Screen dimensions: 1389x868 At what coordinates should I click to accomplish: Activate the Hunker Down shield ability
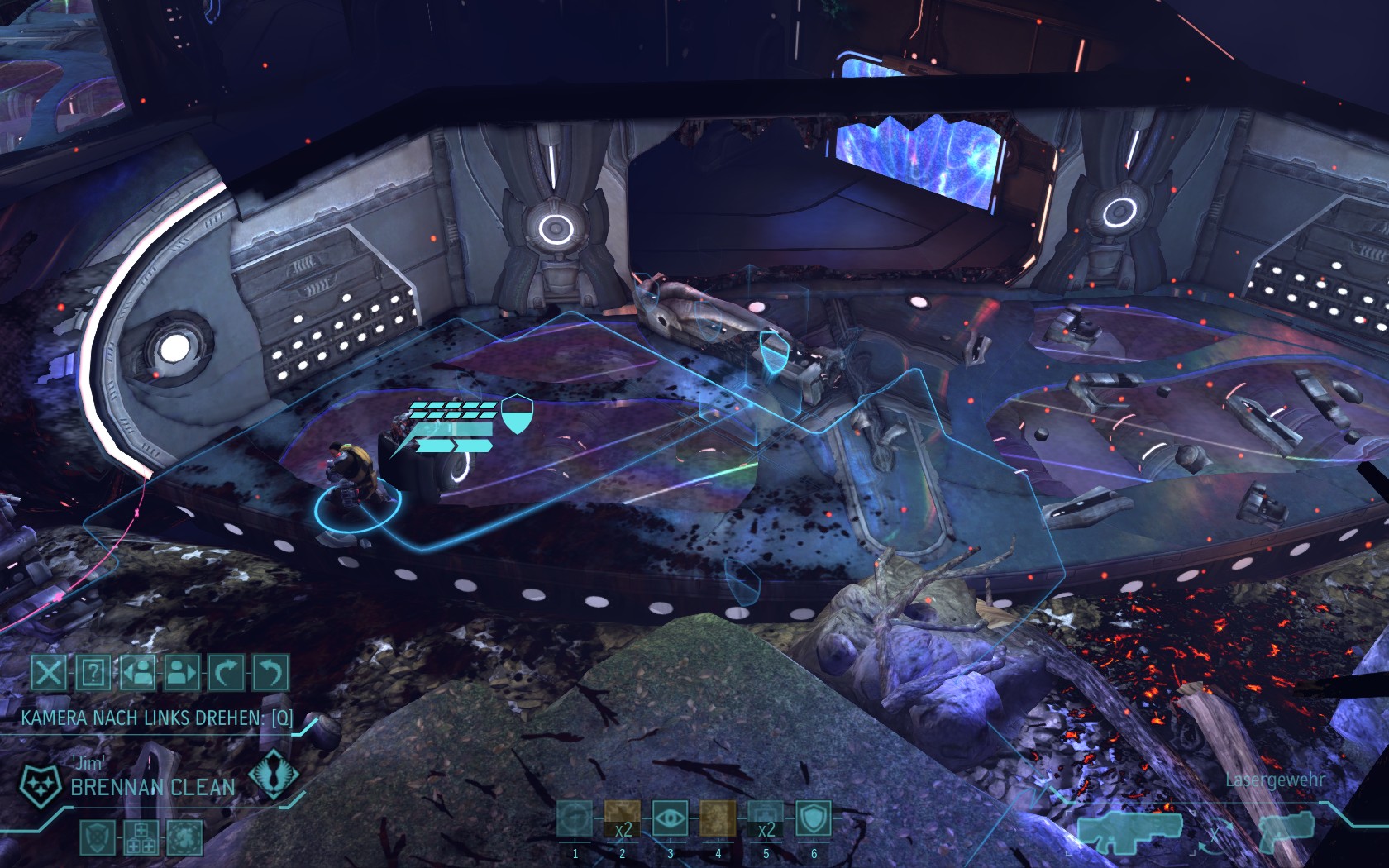point(814,821)
